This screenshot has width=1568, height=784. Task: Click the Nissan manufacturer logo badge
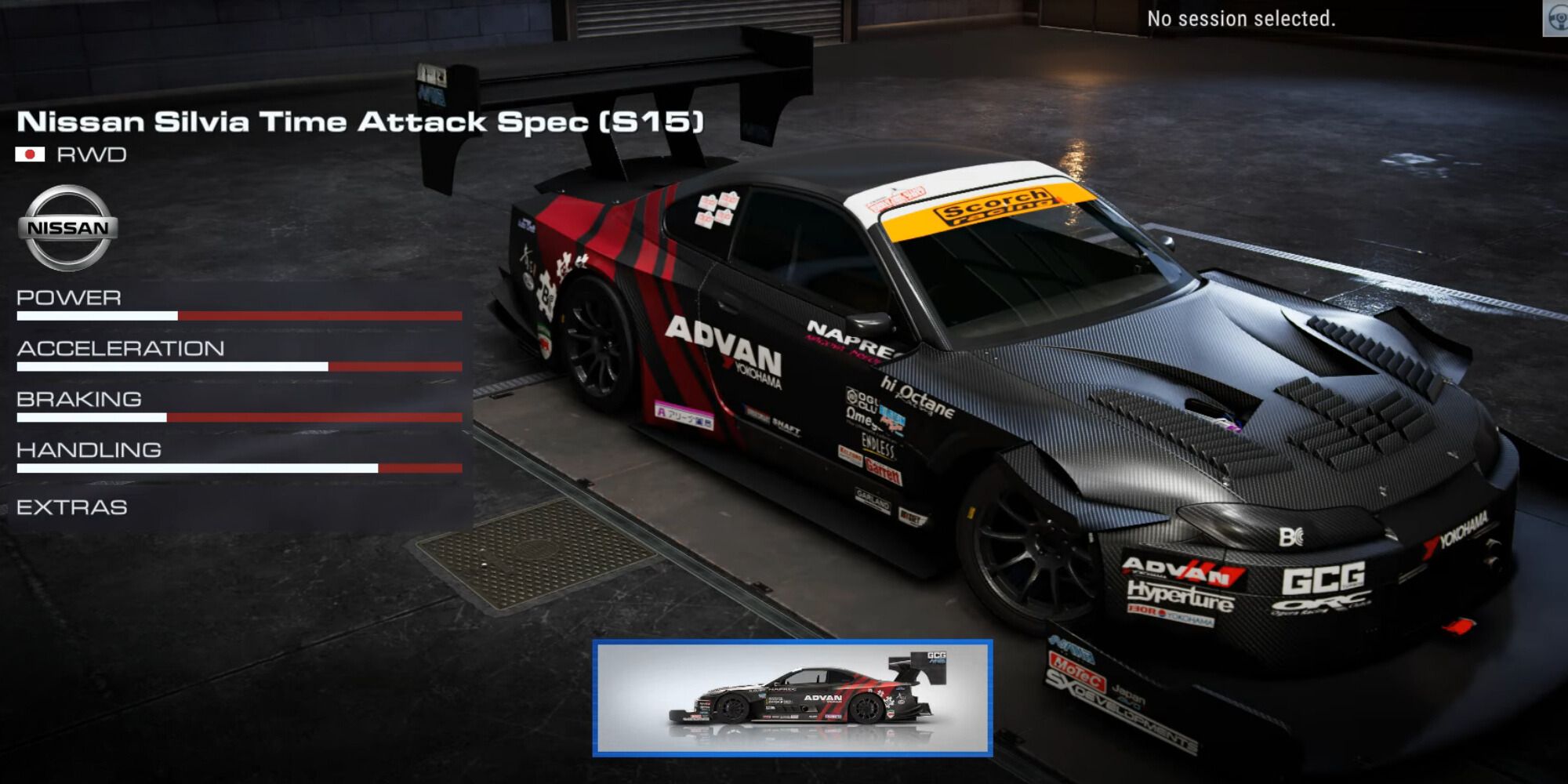coord(67,227)
